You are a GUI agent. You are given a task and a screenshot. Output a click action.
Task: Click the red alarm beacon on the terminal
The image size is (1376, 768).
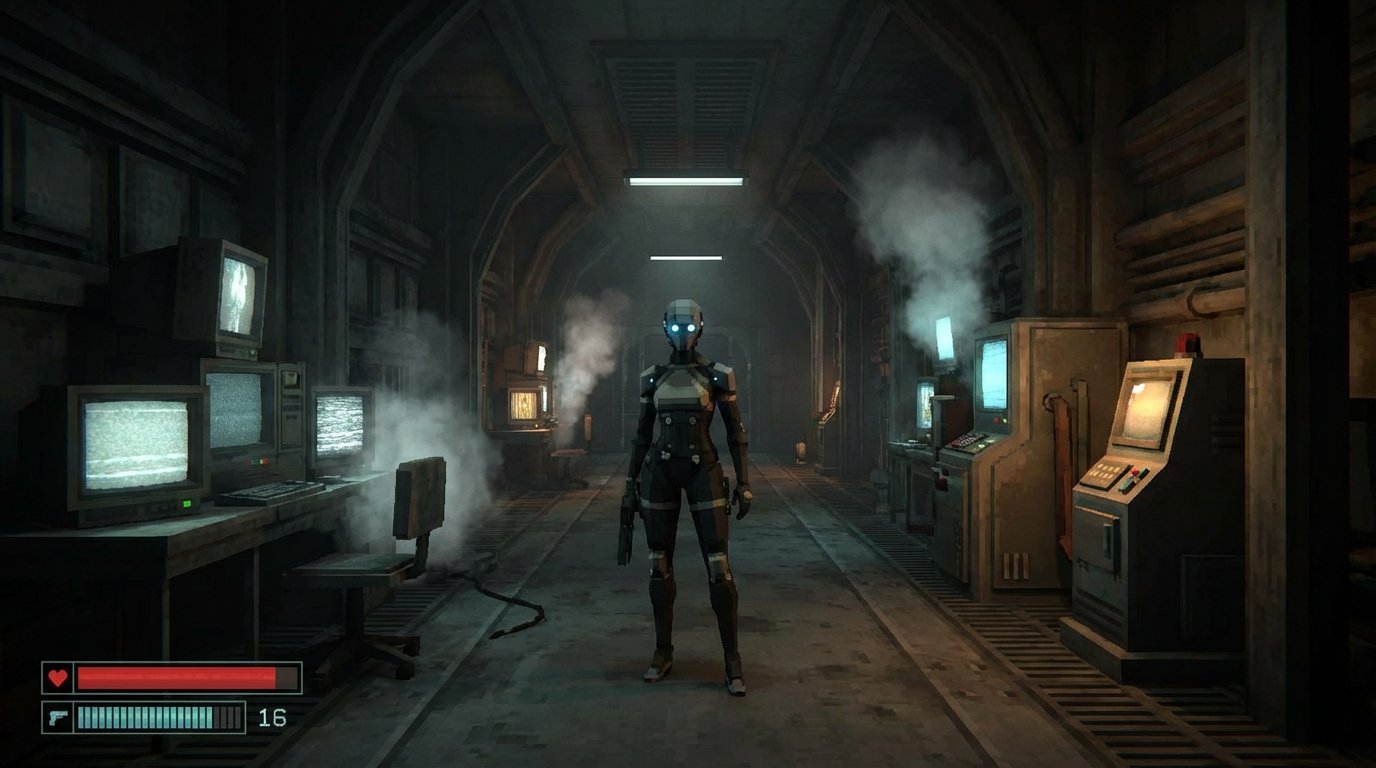1185,343
